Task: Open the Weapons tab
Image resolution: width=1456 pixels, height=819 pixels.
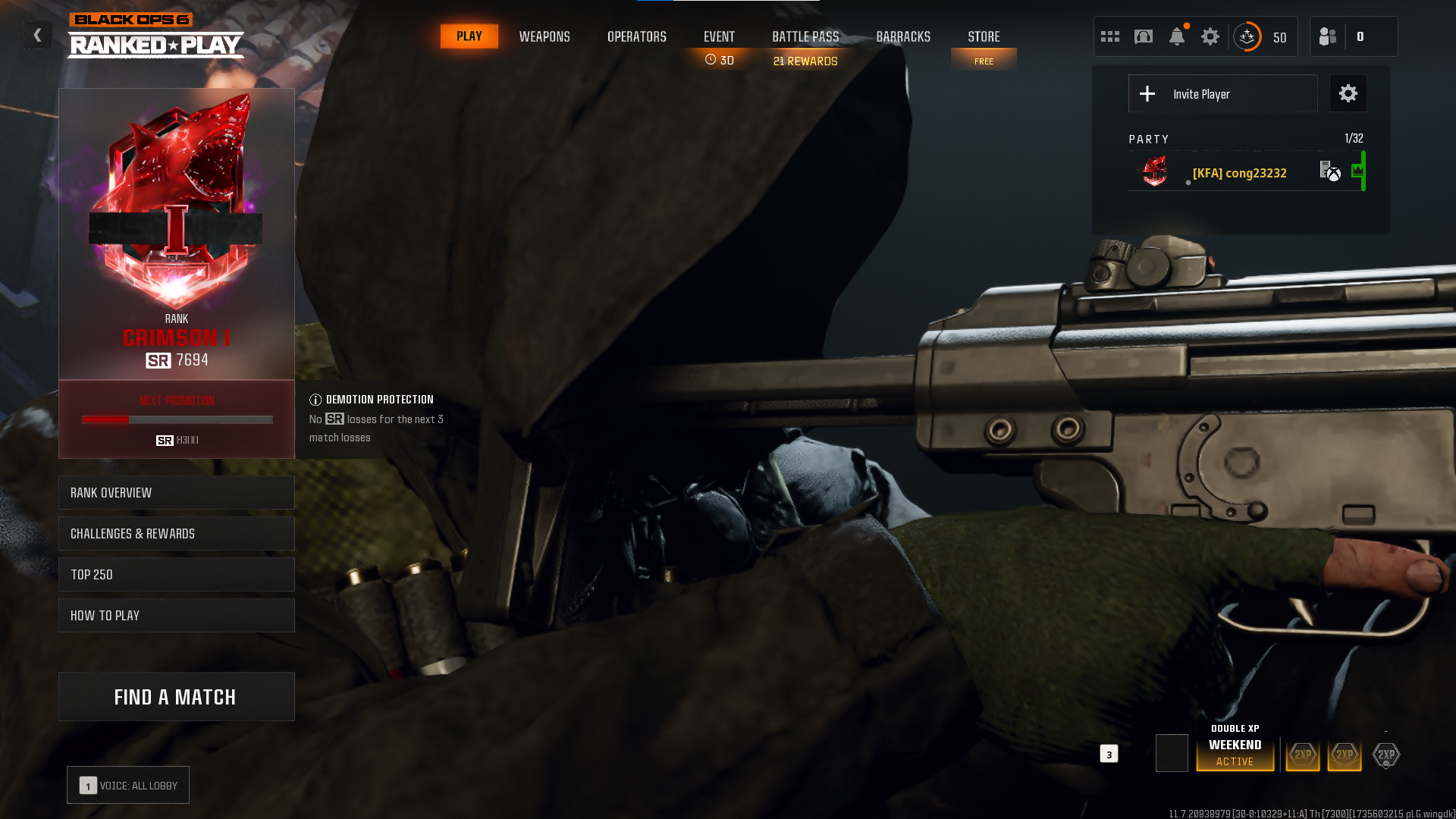Action: (544, 36)
